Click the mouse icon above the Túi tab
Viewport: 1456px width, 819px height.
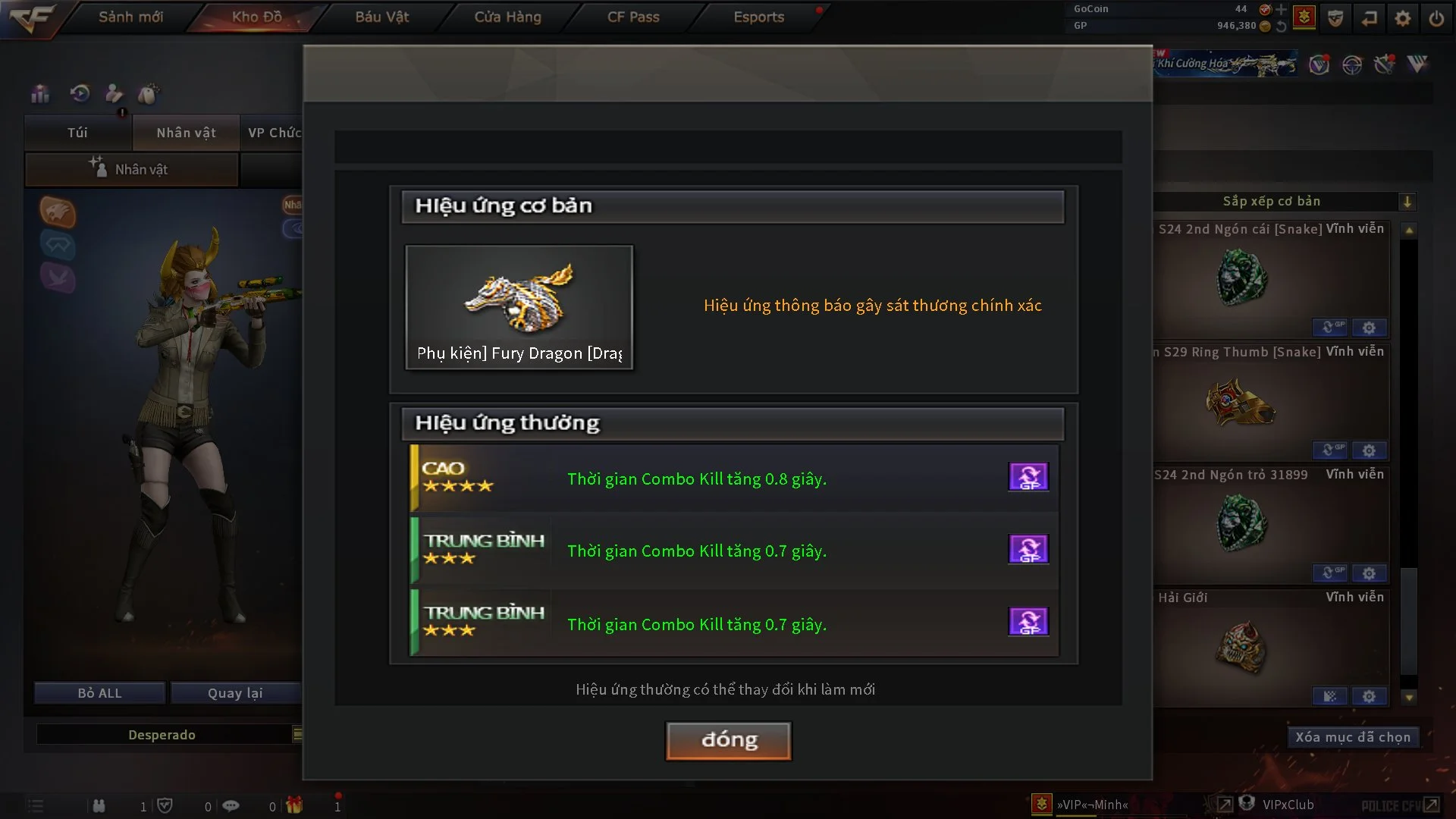(x=150, y=93)
